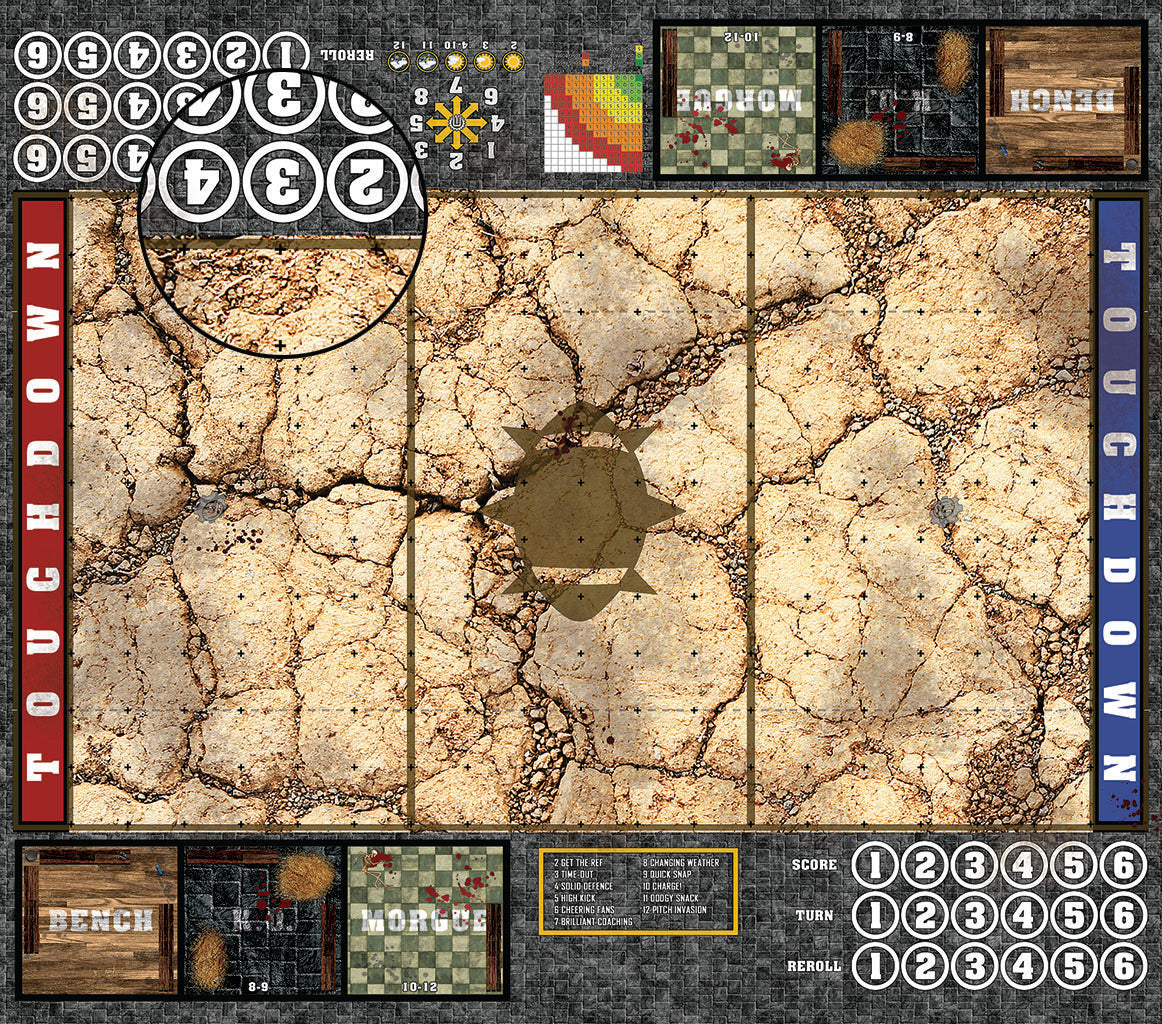Click the upside-down BENCH dugout box
This screenshot has width=1162, height=1024.
point(1064,99)
